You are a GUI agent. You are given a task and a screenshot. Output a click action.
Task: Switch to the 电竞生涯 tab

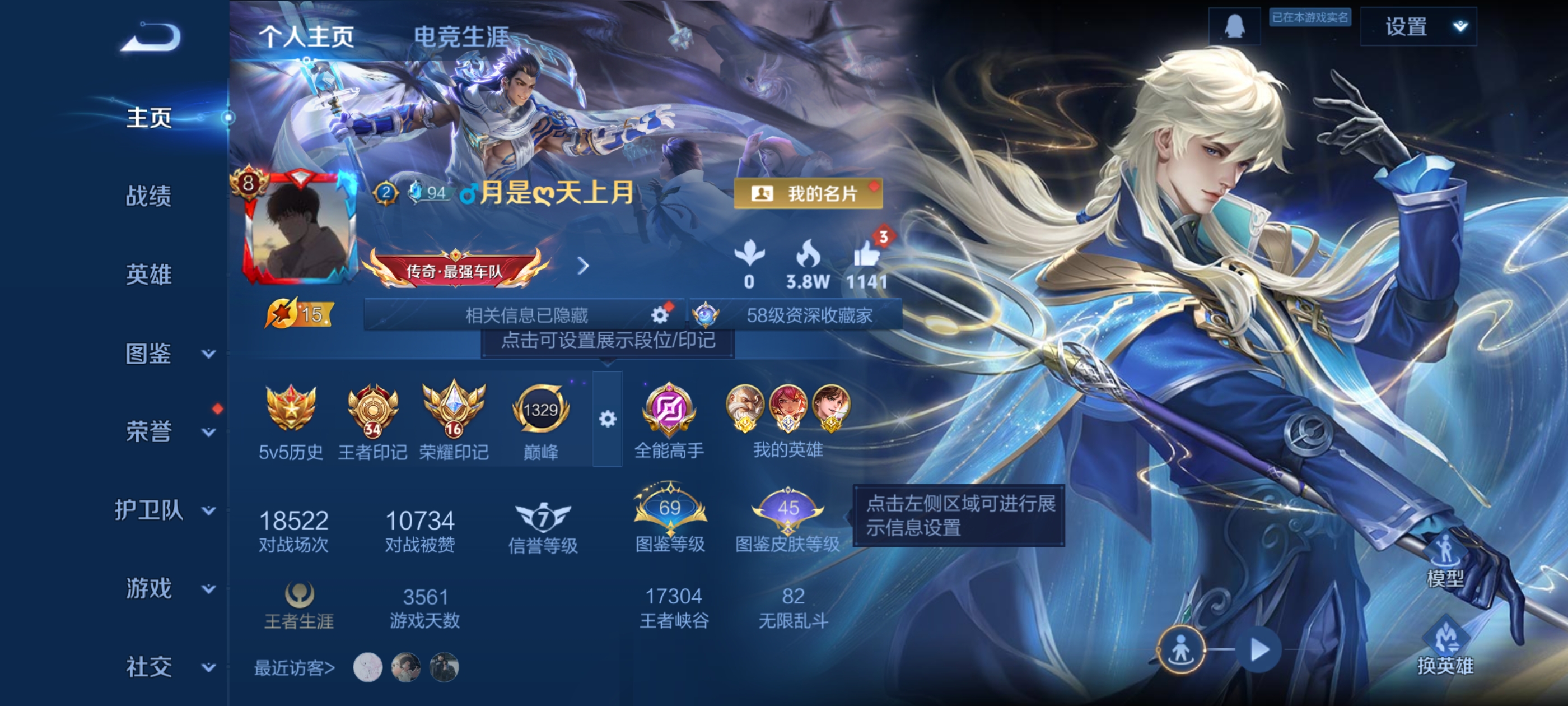click(x=460, y=35)
